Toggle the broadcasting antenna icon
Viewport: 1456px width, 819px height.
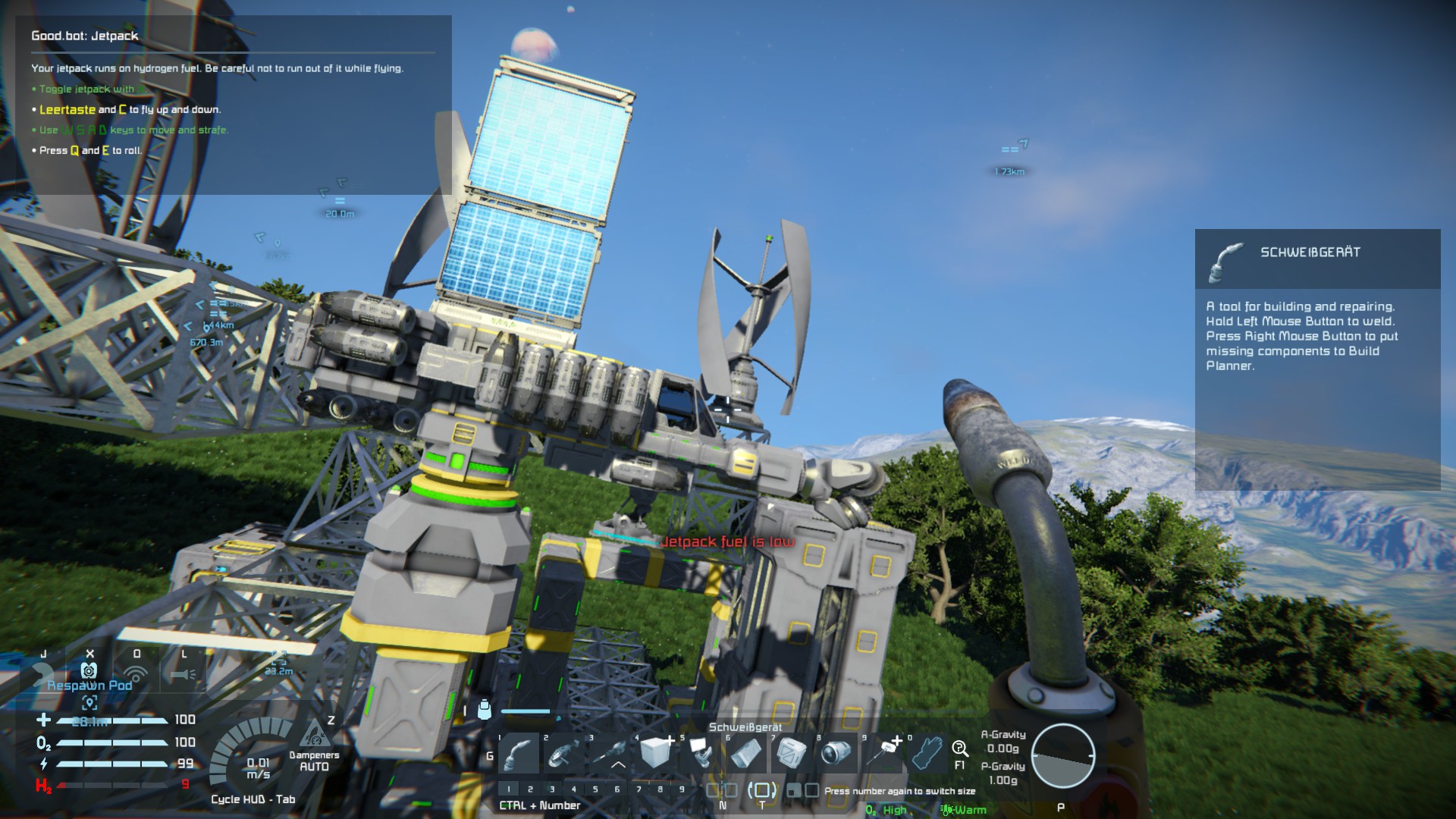click(x=136, y=673)
